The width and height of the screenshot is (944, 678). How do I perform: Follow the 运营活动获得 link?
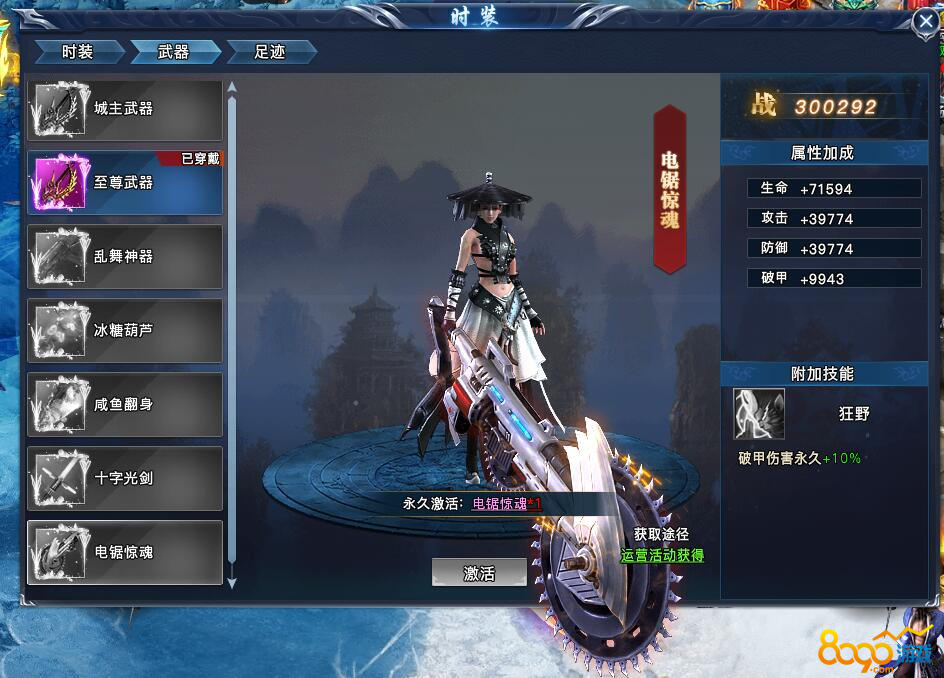coord(662,555)
